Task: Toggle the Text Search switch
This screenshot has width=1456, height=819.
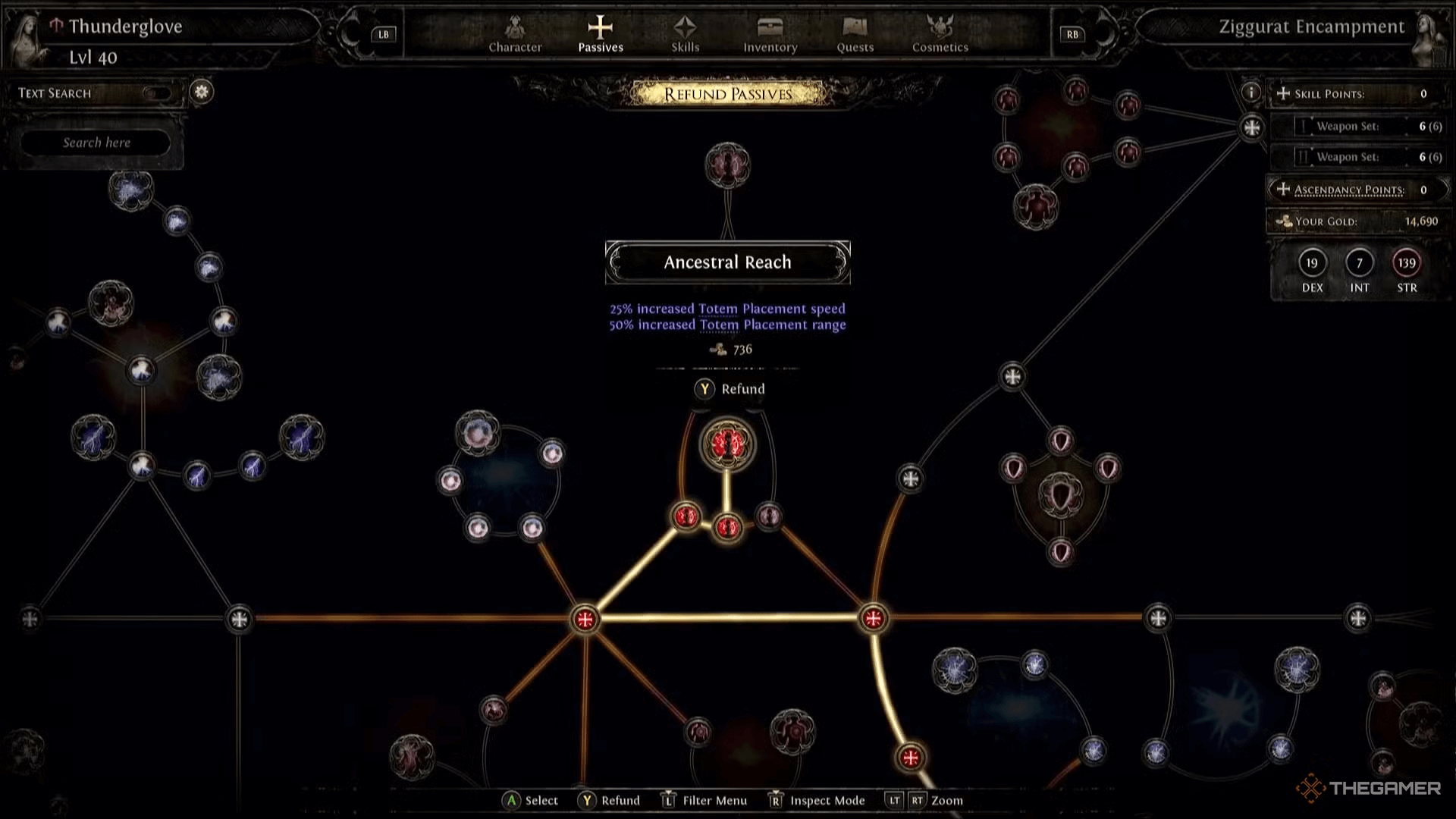Action: click(x=157, y=93)
